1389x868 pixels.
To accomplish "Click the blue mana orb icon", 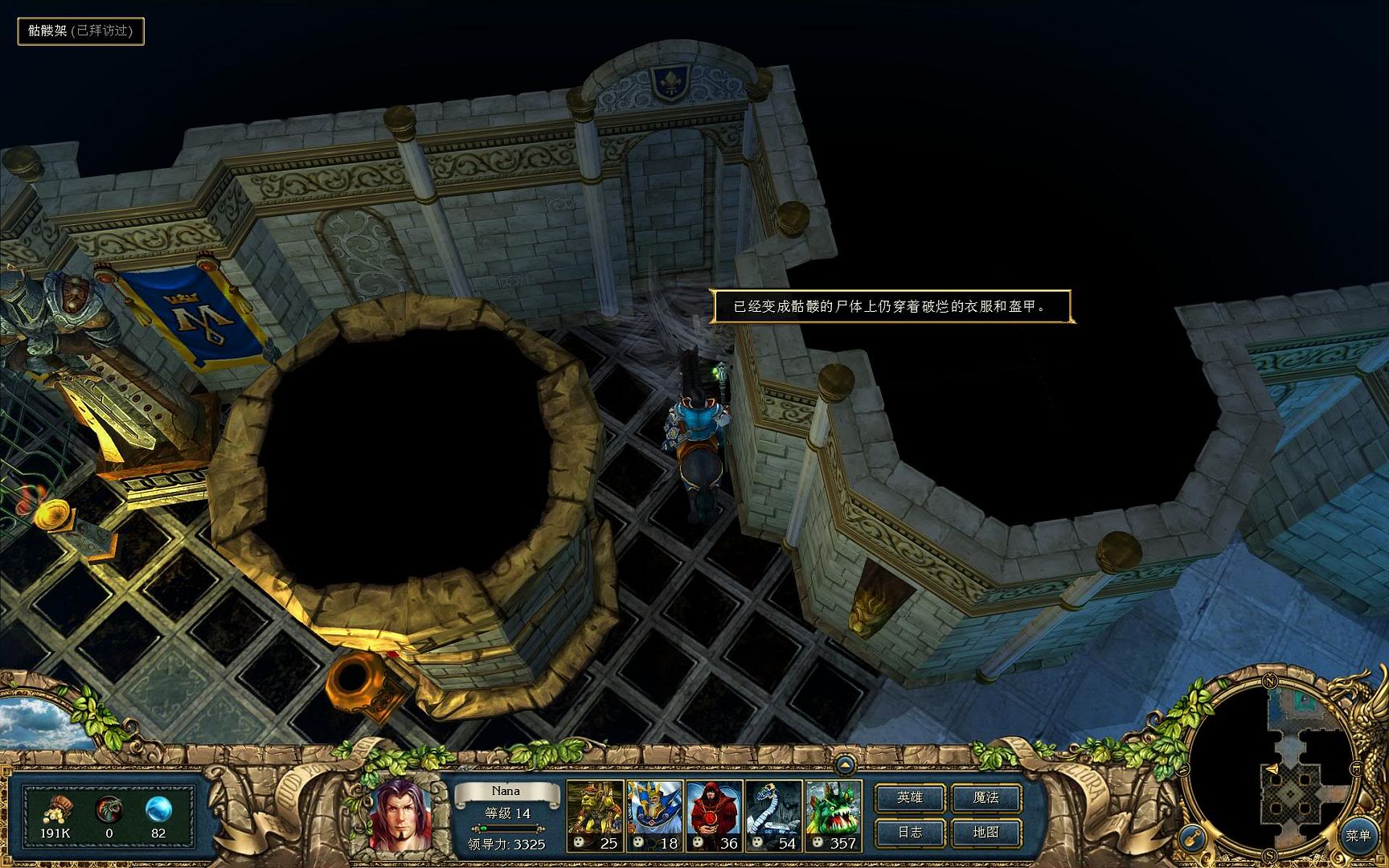I will 158,809.
